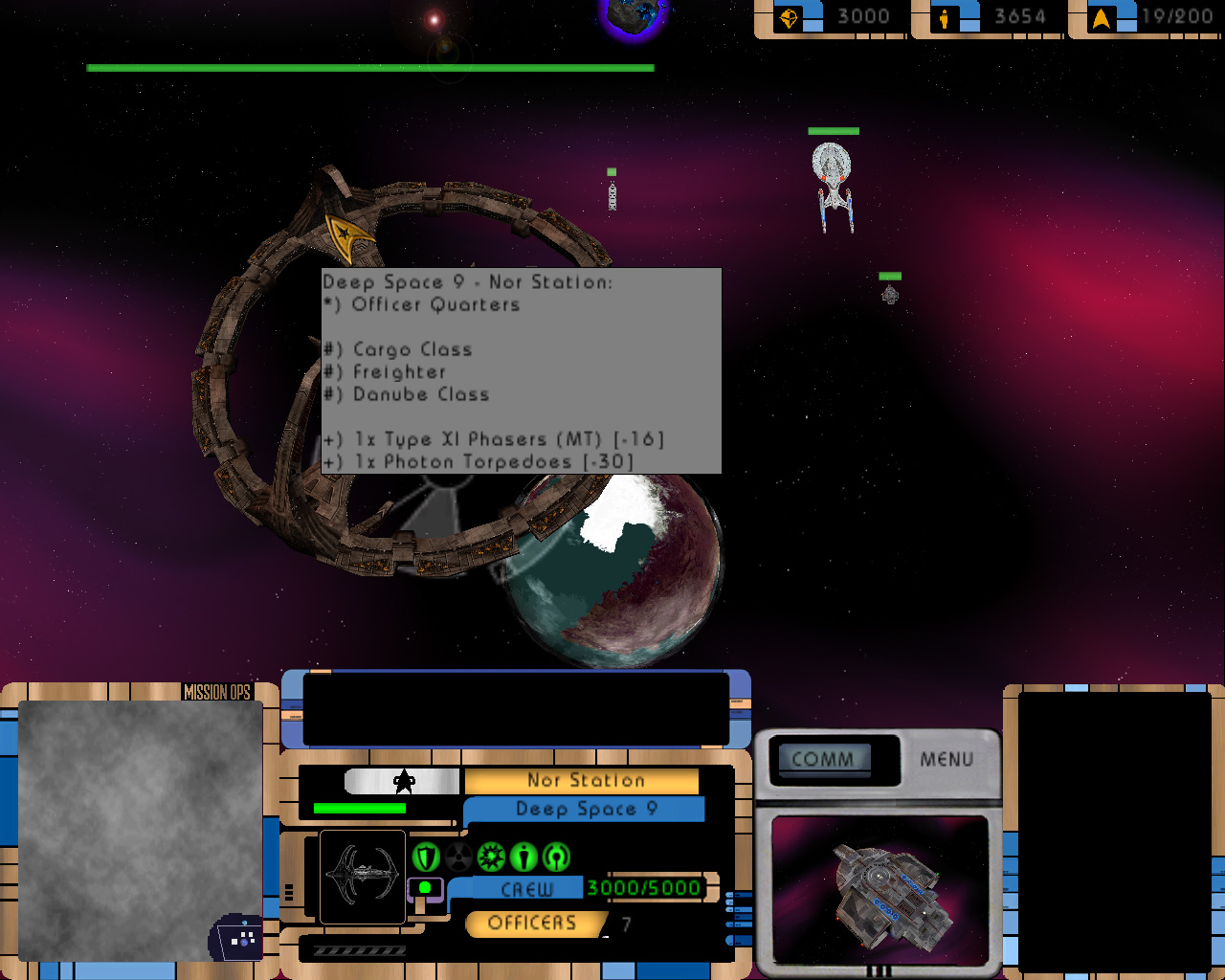Click the life support crew figure icon

click(523, 856)
